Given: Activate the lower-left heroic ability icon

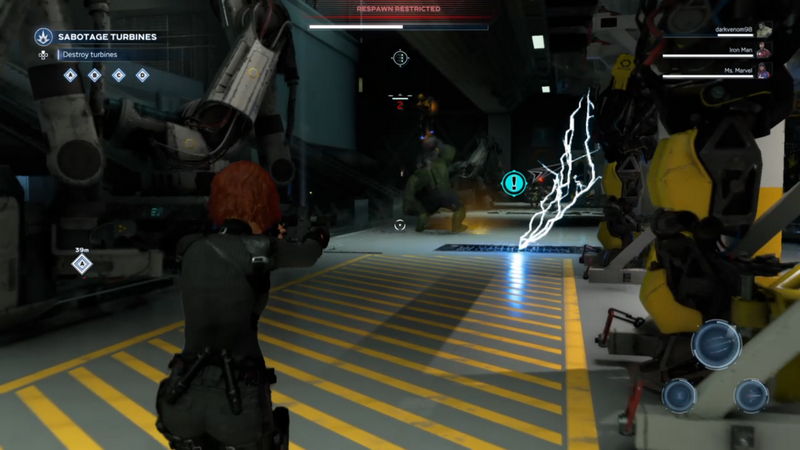Looking at the screenshot, I should (680, 395).
